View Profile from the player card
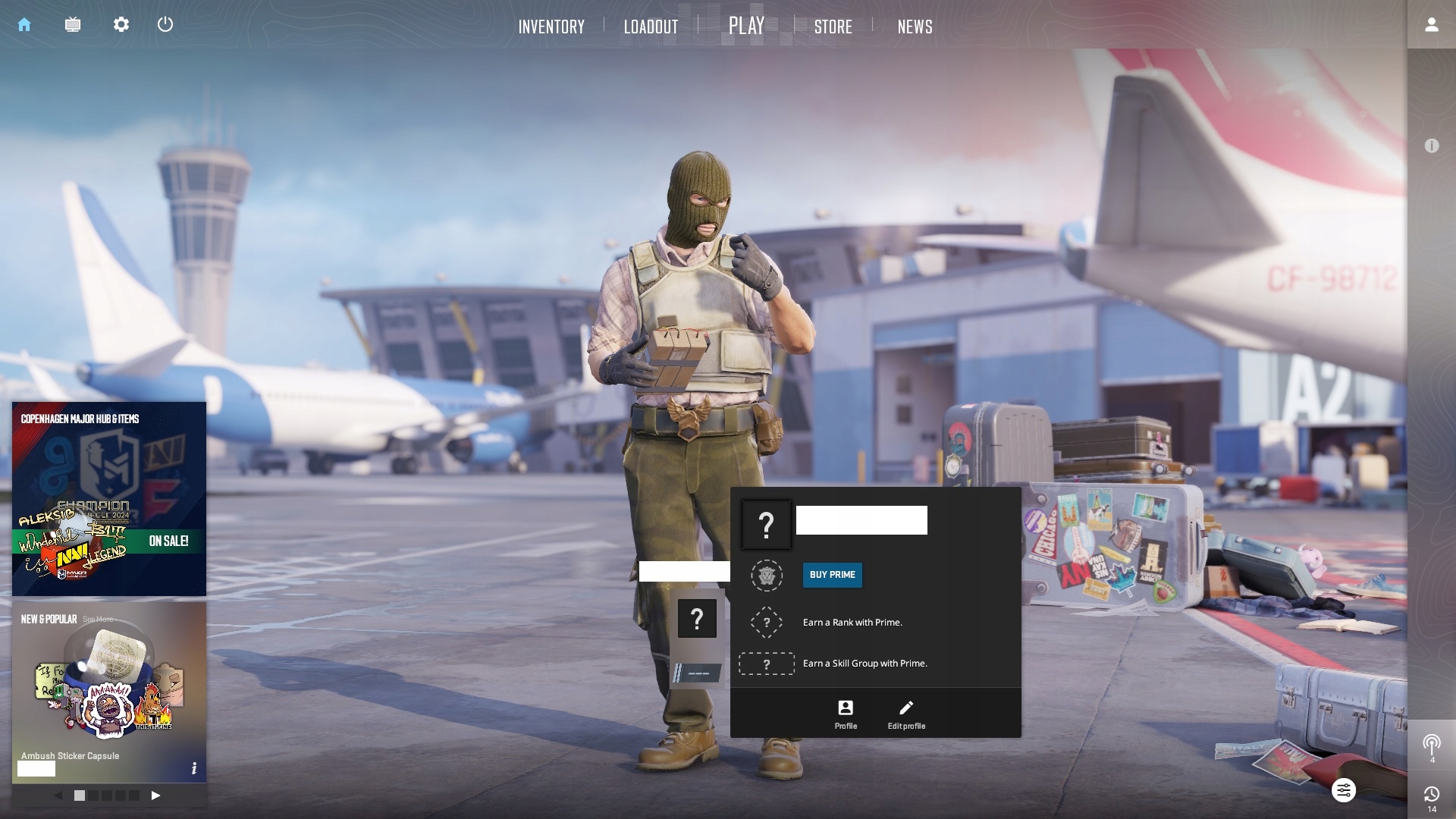The height and width of the screenshot is (819, 1456). click(x=846, y=714)
